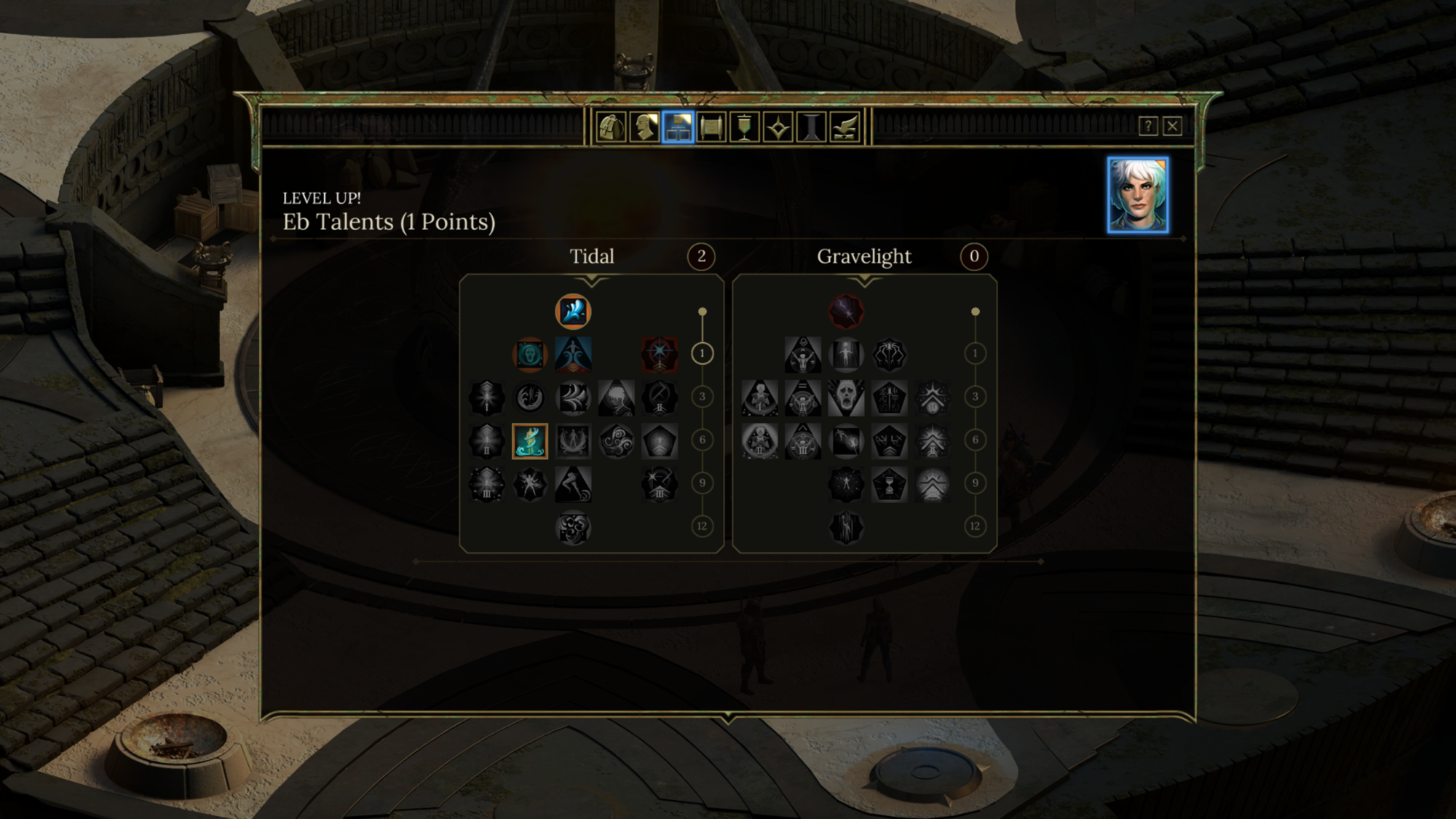The height and width of the screenshot is (819, 1456).
Task: Switch to the stone pillar tab
Action: coord(811,127)
